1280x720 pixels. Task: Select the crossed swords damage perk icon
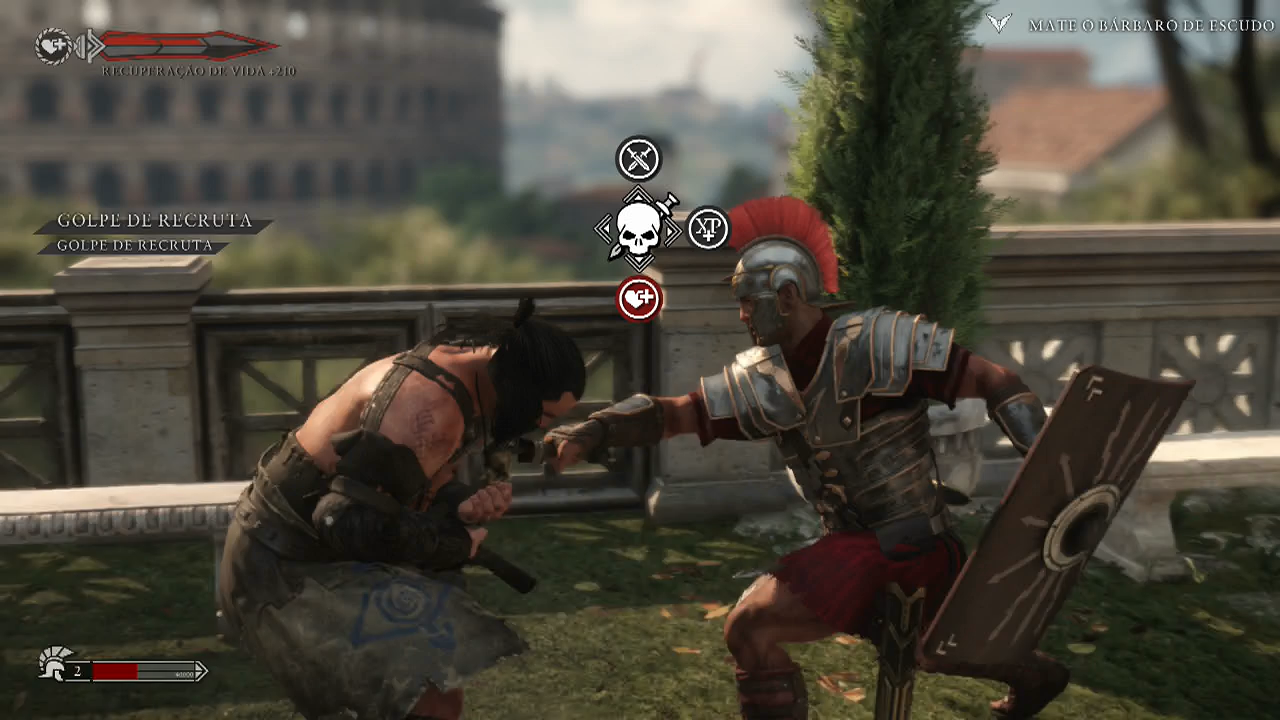pos(639,159)
